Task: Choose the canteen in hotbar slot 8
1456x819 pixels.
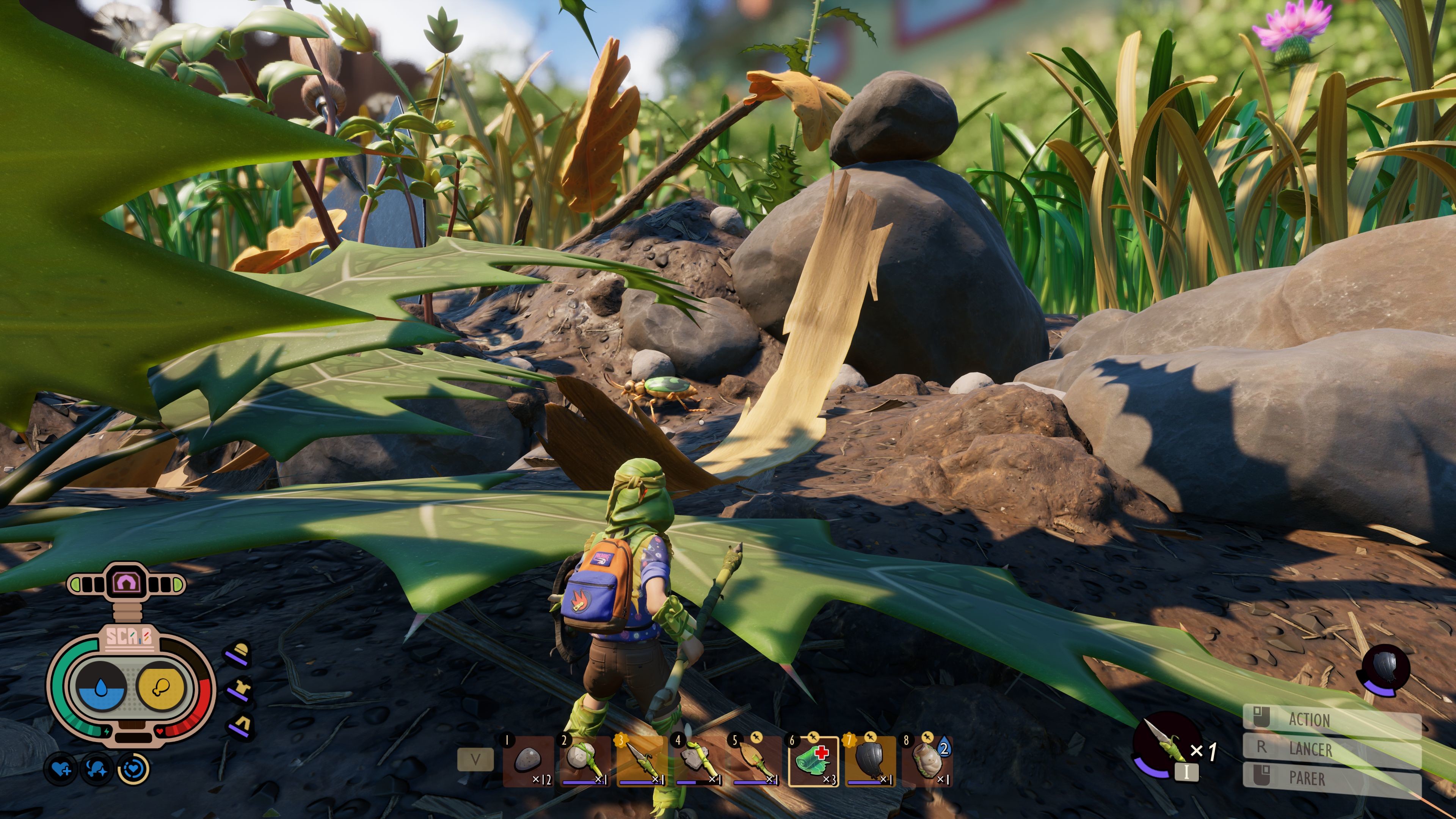Action: (927, 761)
